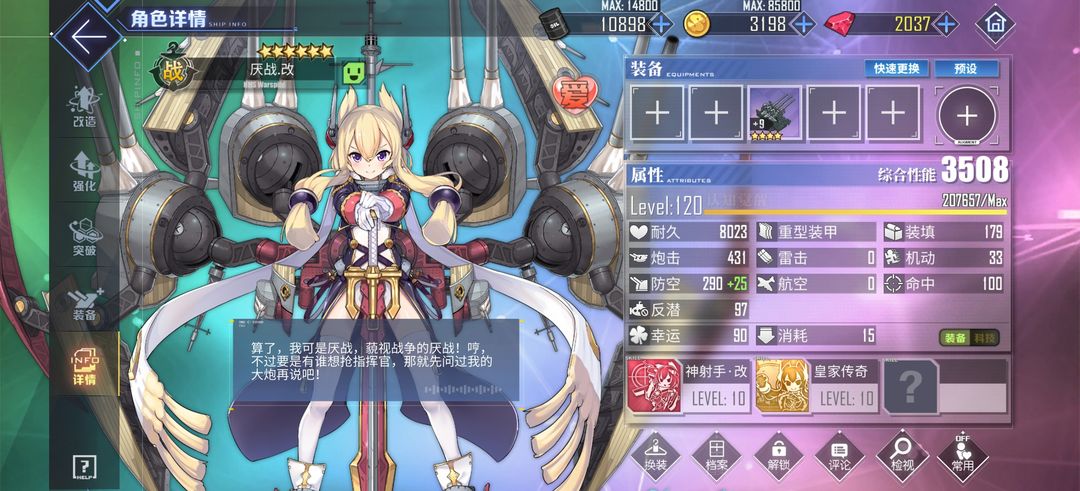Add more oil with the plus button
The image size is (1080, 491).
[661, 23]
